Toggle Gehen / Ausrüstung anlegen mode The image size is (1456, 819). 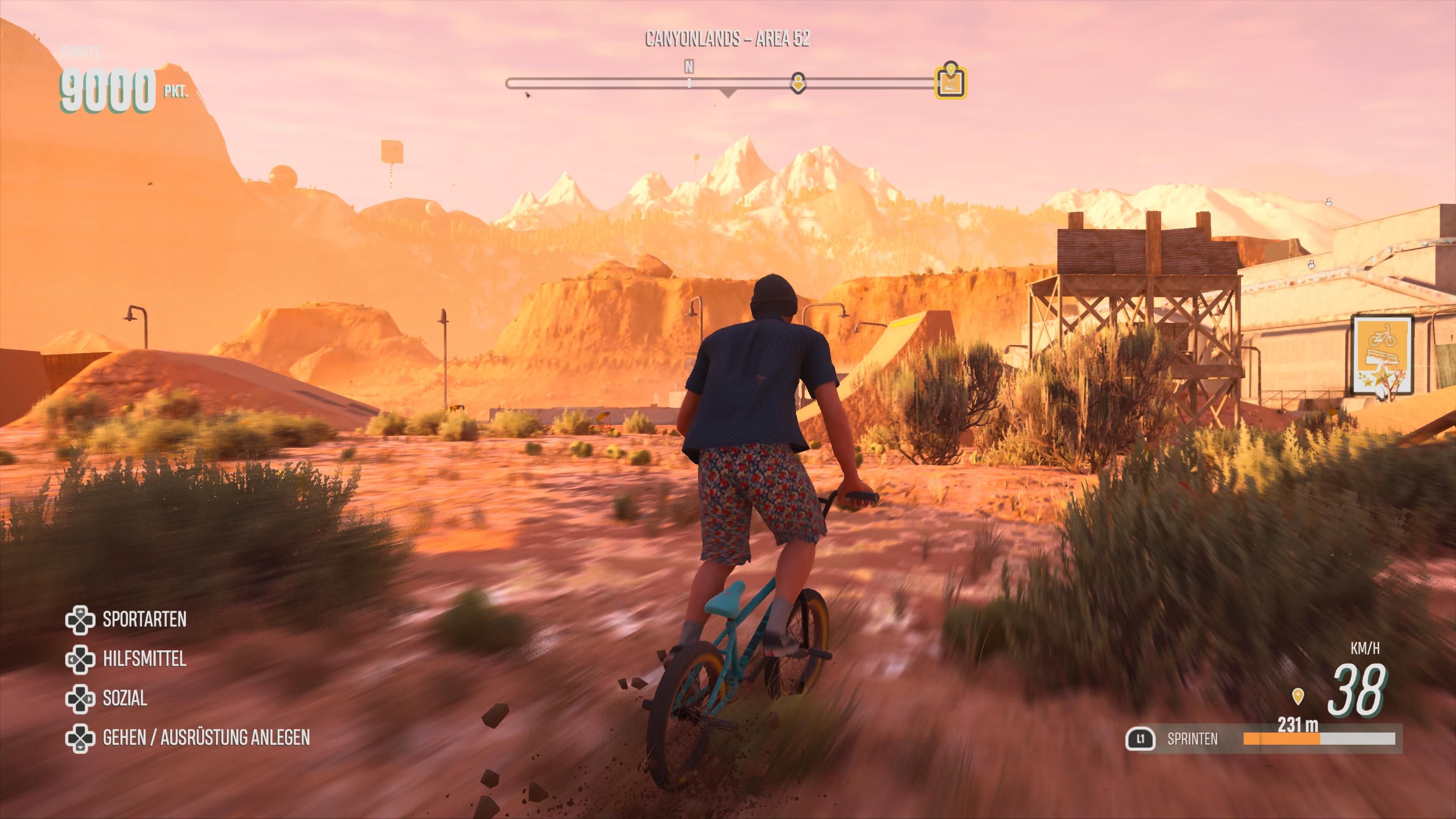(x=206, y=737)
